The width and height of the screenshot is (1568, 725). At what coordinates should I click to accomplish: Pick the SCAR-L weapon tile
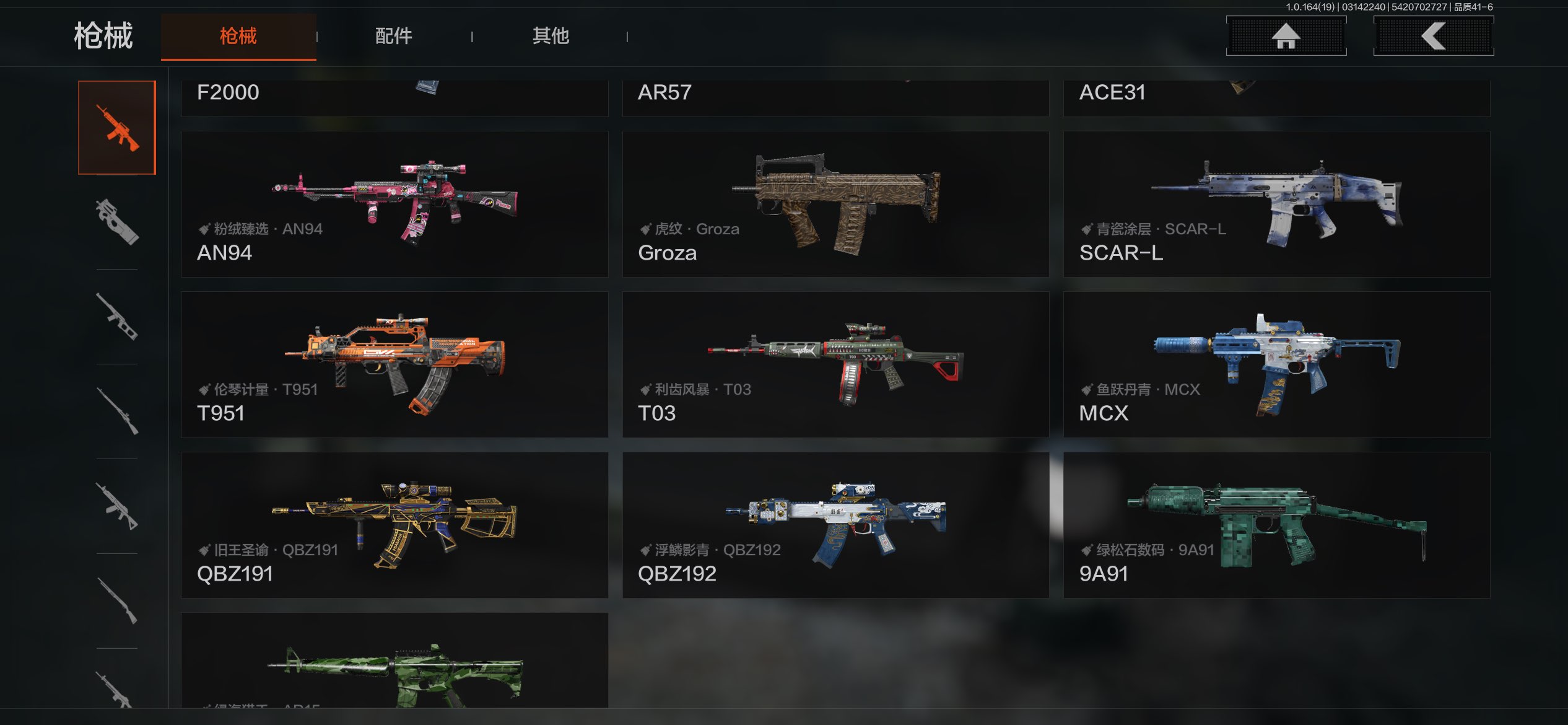point(1276,204)
